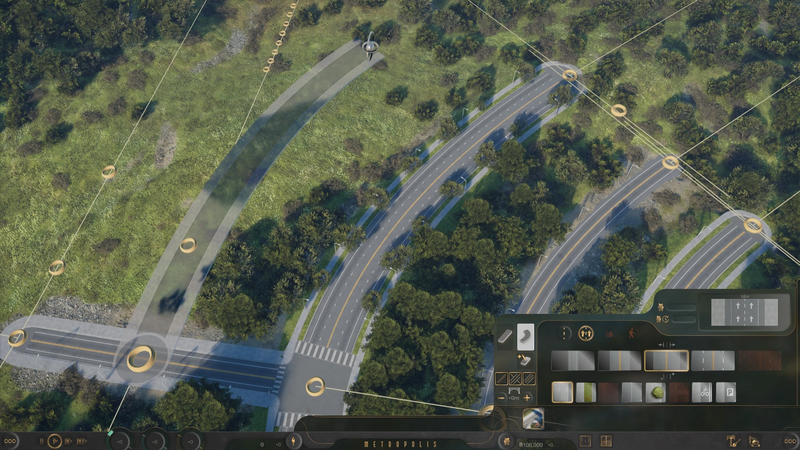Image resolution: width=800 pixels, height=450 pixels.
Task: Decrease road elevation with the minus button
Action: click(x=502, y=397)
